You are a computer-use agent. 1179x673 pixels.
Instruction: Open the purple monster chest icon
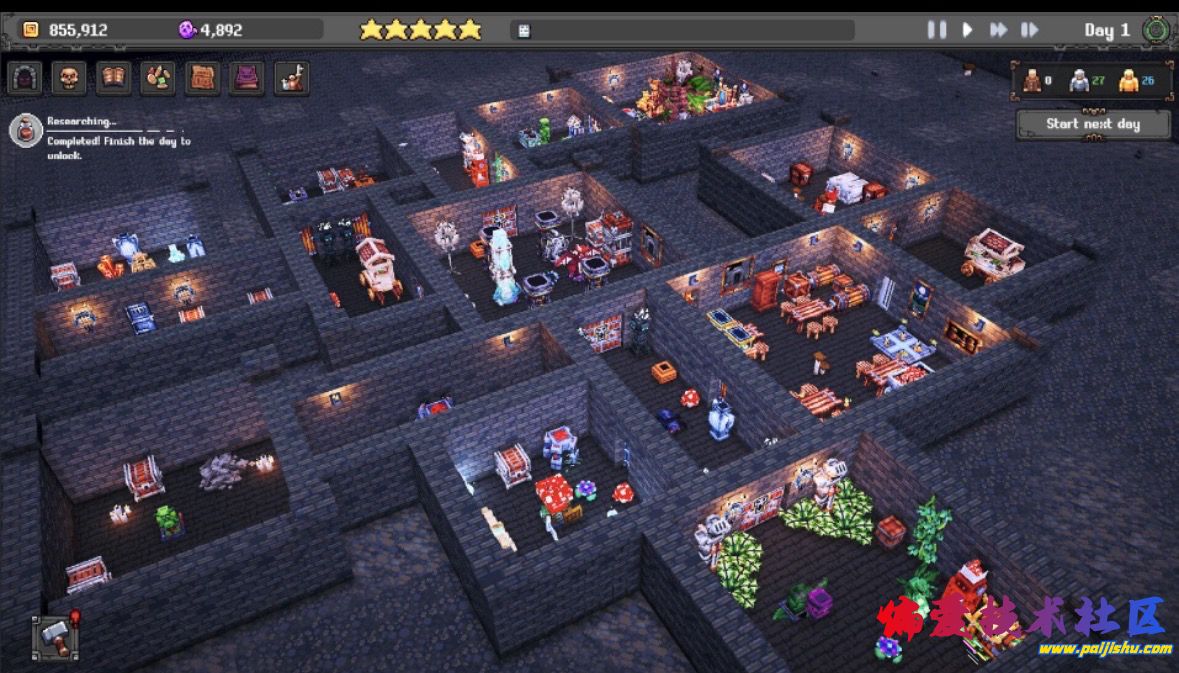point(246,78)
